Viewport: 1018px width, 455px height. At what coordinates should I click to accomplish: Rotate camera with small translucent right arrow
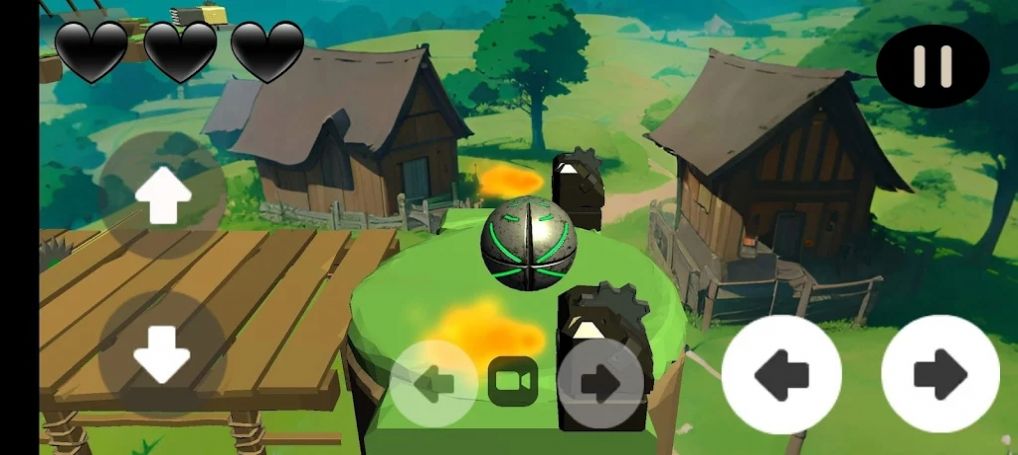tap(600, 383)
